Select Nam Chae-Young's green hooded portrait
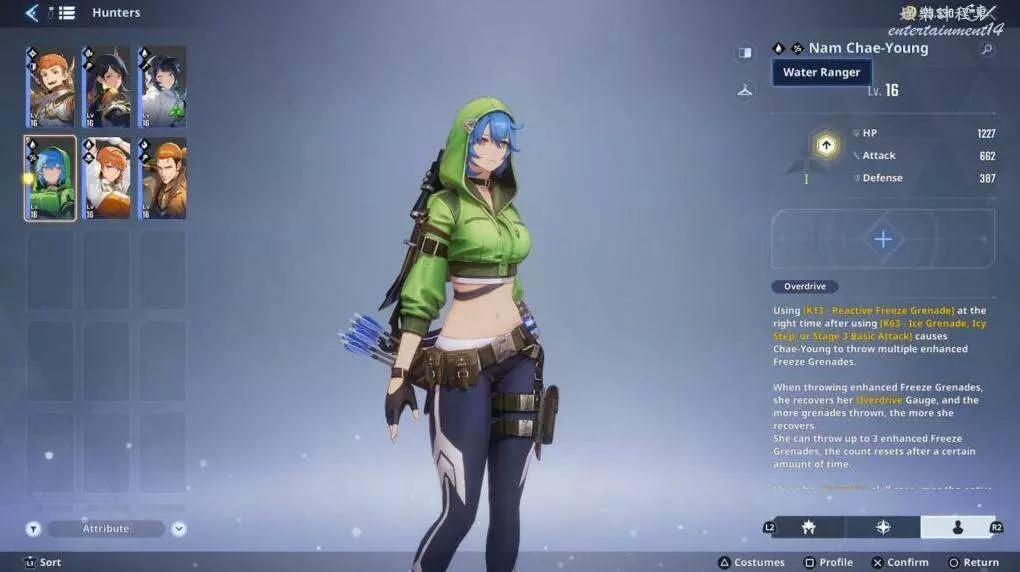This screenshot has width=1020, height=572. click(x=50, y=179)
